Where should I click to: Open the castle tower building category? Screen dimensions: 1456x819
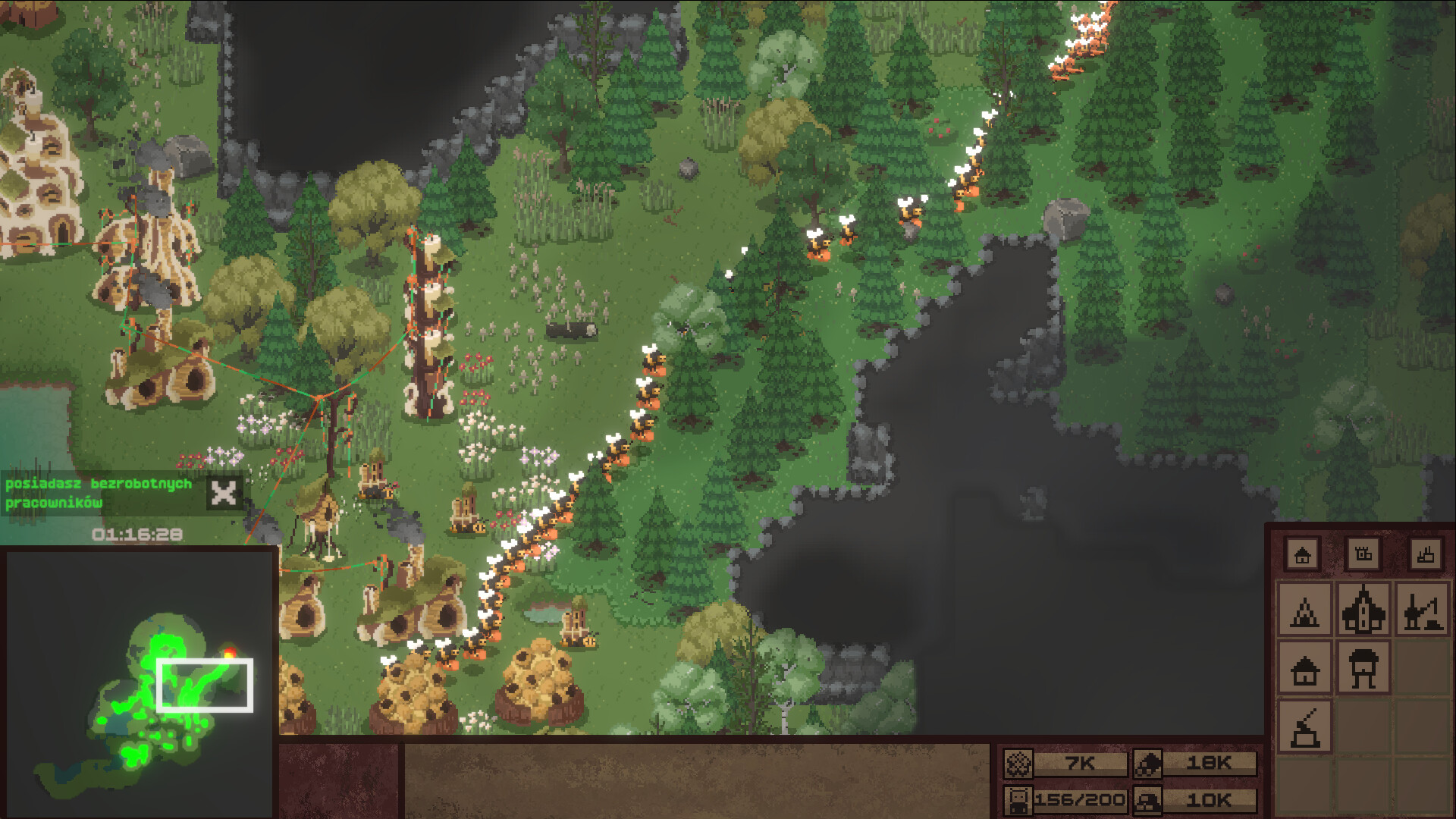pos(1363,554)
